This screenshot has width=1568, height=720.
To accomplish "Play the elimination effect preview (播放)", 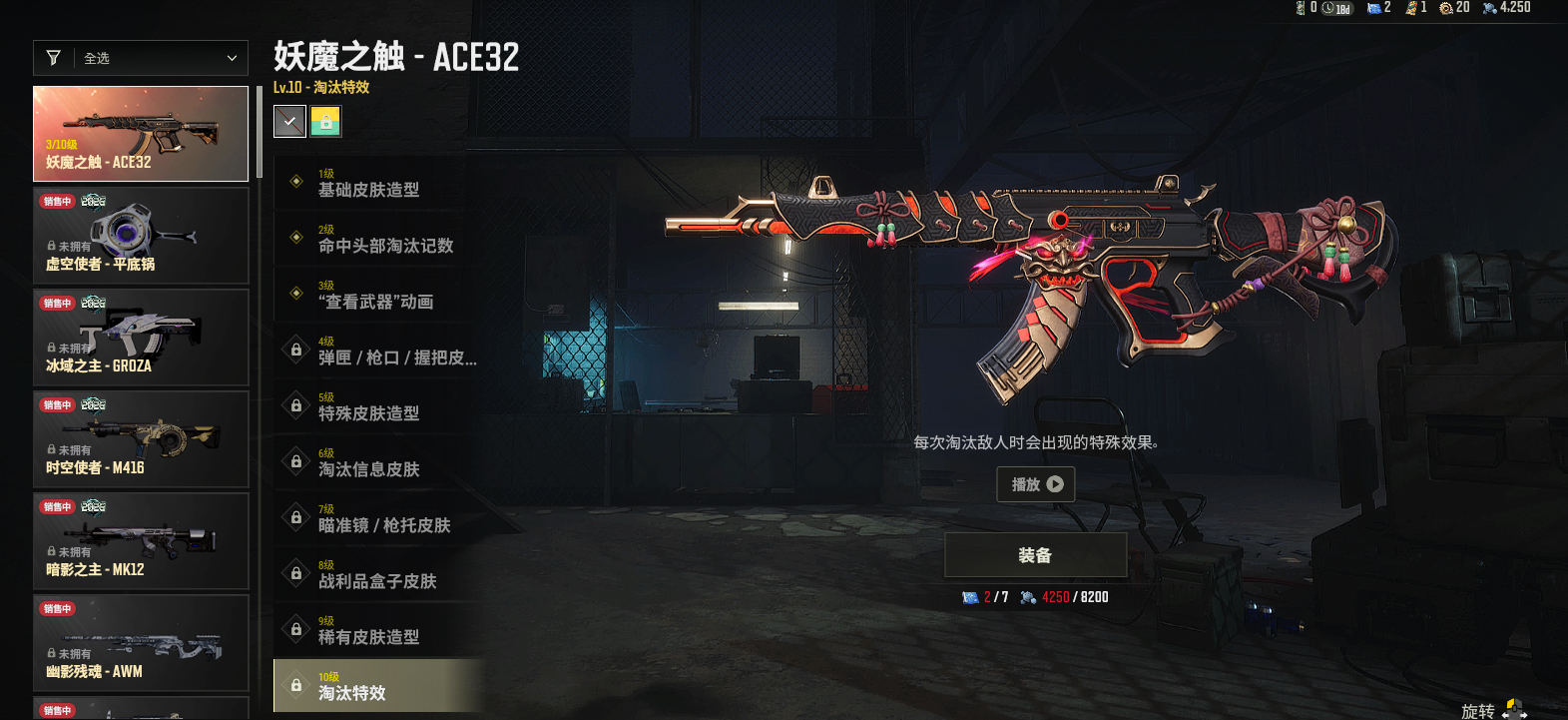I will pyautogui.click(x=1036, y=484).
